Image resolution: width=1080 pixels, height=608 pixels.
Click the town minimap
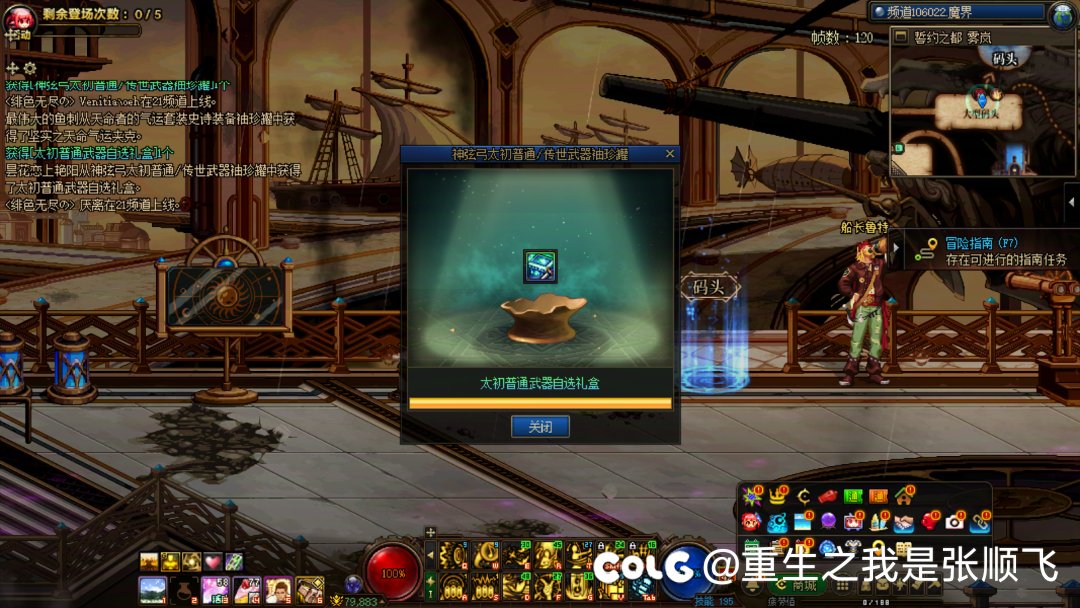coord(982,112)
